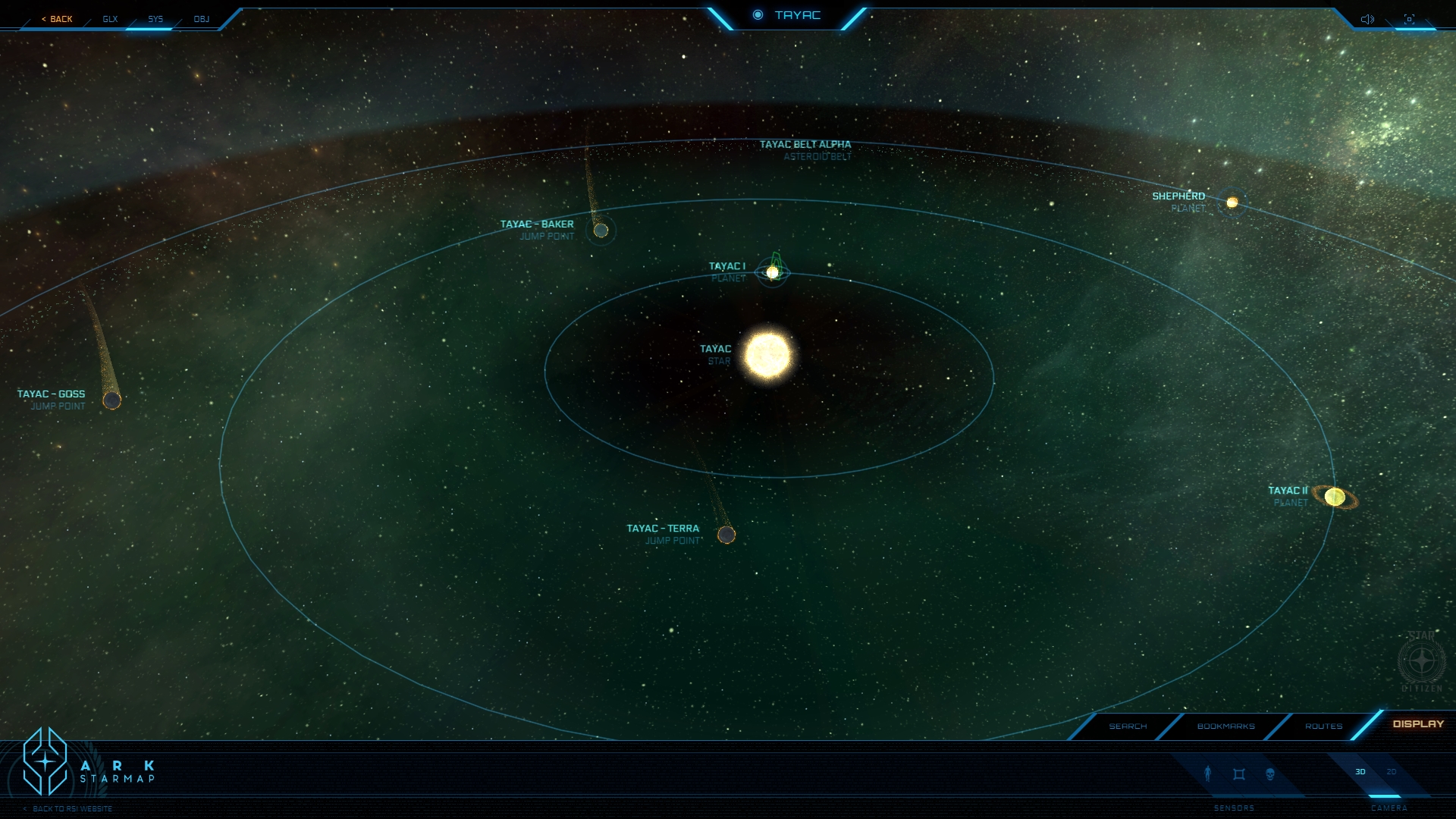Viewport: 1456px width, 819px height.
Task: Choose the Tayac - Terra jump point
Action: click(726, 535)
